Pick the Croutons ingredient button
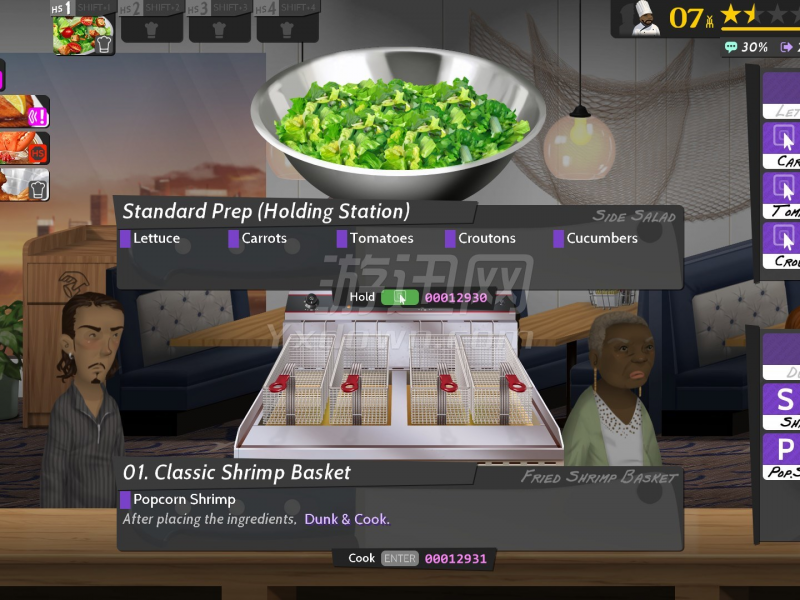 tap(782, 243)
